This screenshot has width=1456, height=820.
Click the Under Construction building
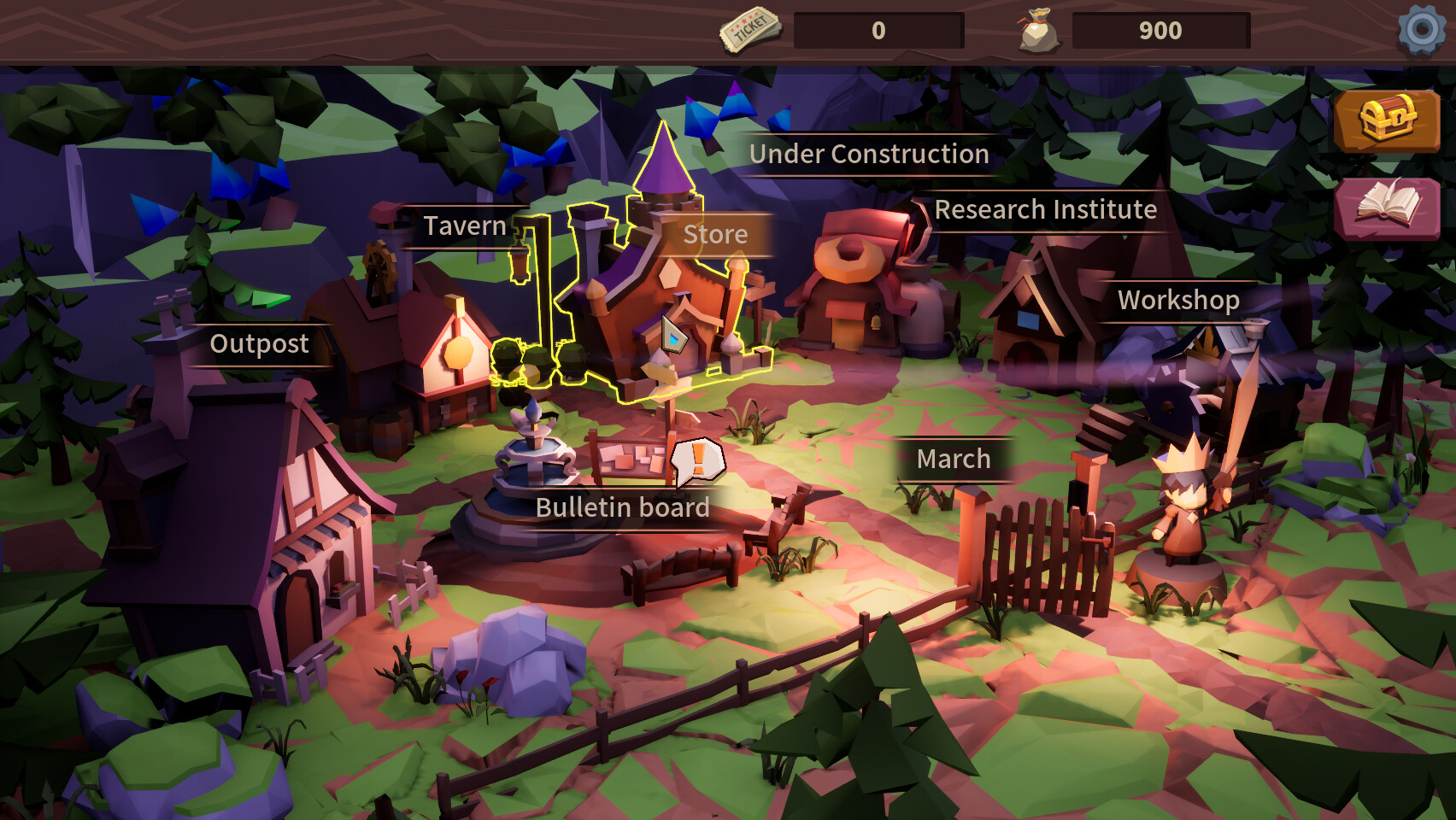click(x=868, y=155)
